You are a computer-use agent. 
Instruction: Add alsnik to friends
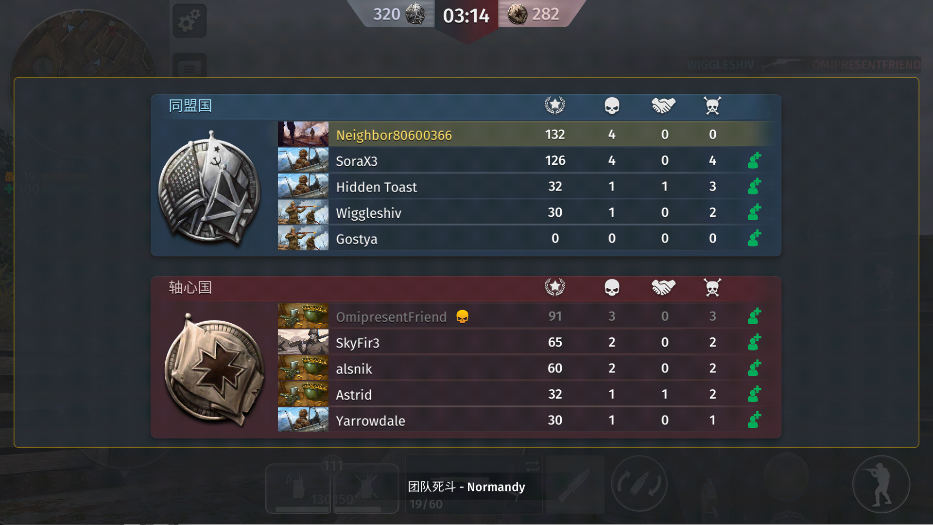coord(755,369)
